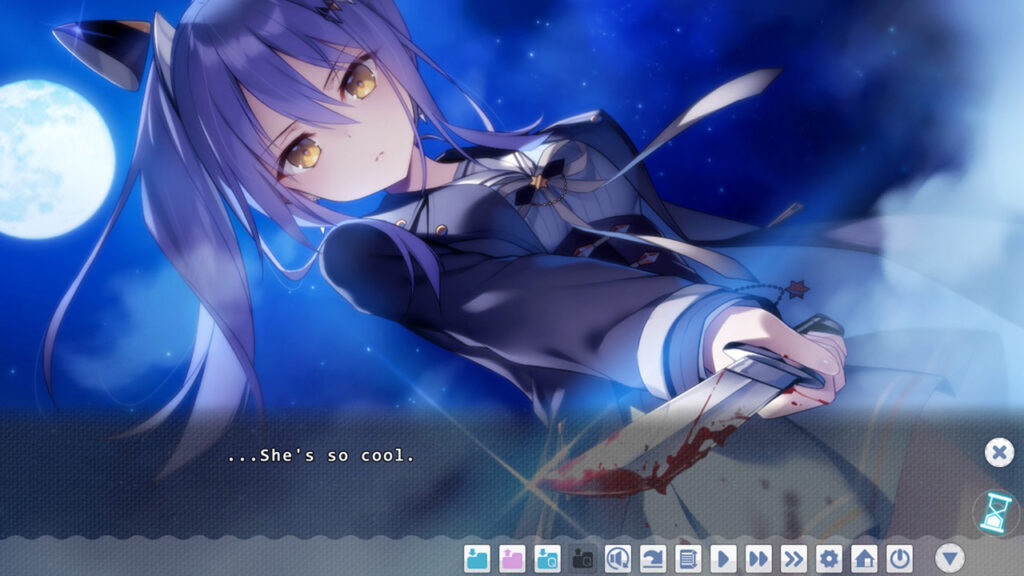The image size is (1024, 576).
Task: Activate skip with the double triangle button
Action: tap(758, 558)
